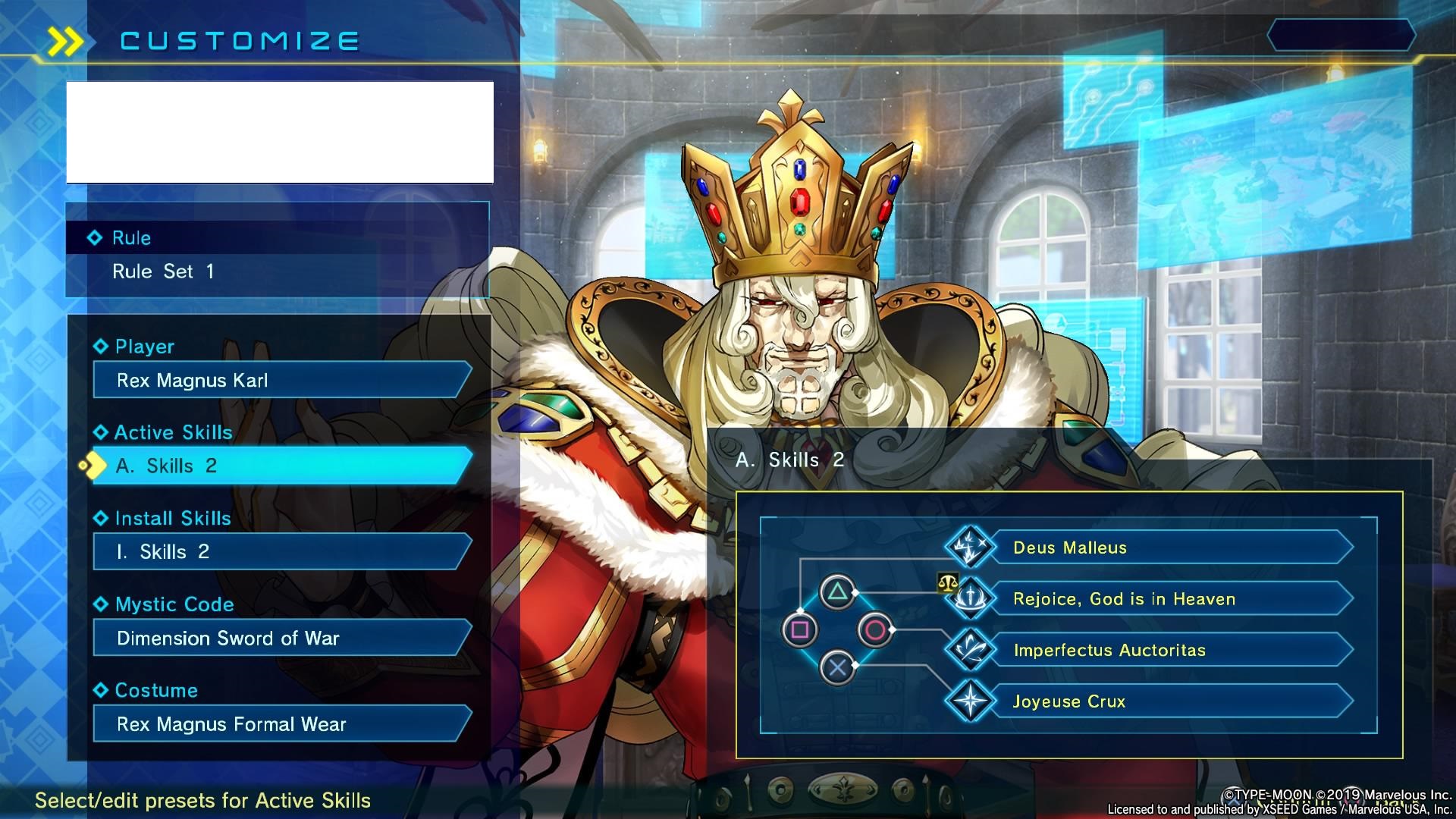Select the I. Skills 2 install preset
Screen dimensions: 1456x819
(x=281, y=552)
